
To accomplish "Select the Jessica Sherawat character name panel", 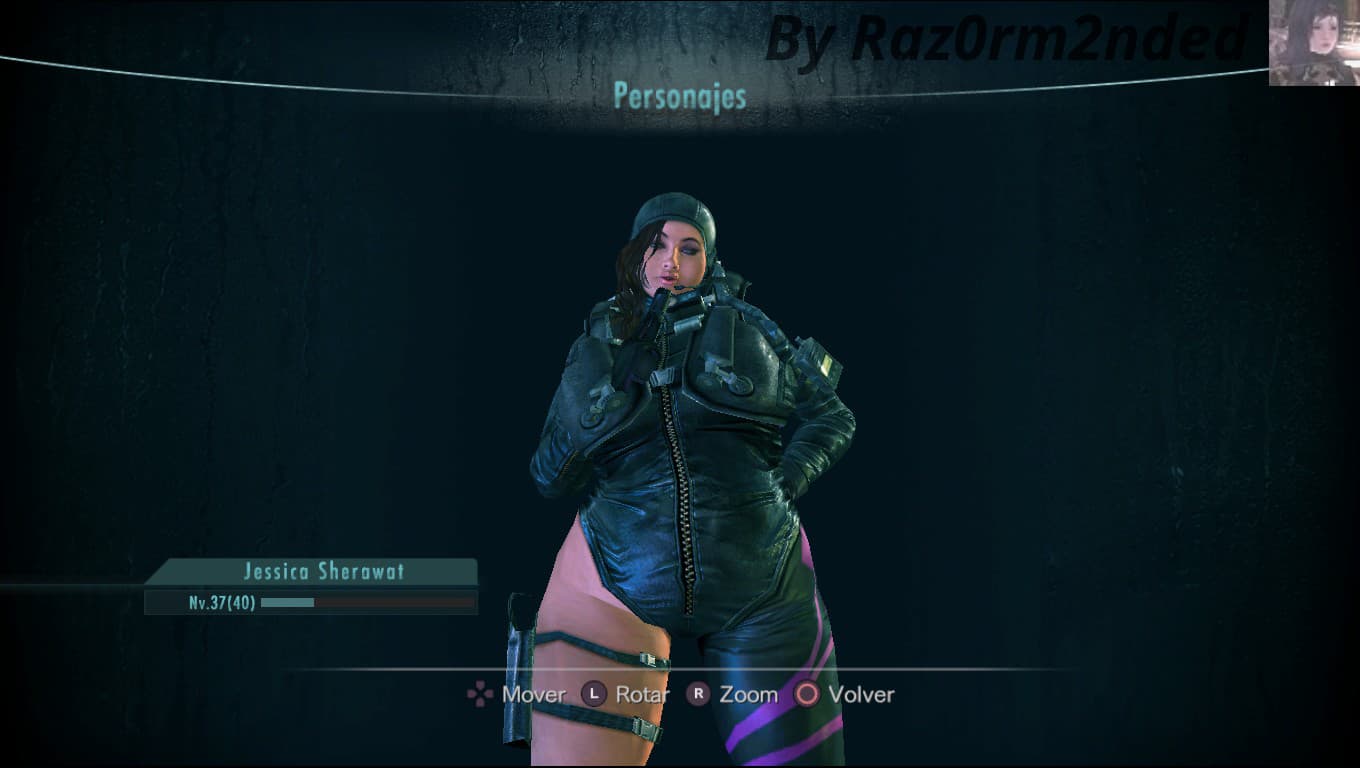I will (310, 571).
